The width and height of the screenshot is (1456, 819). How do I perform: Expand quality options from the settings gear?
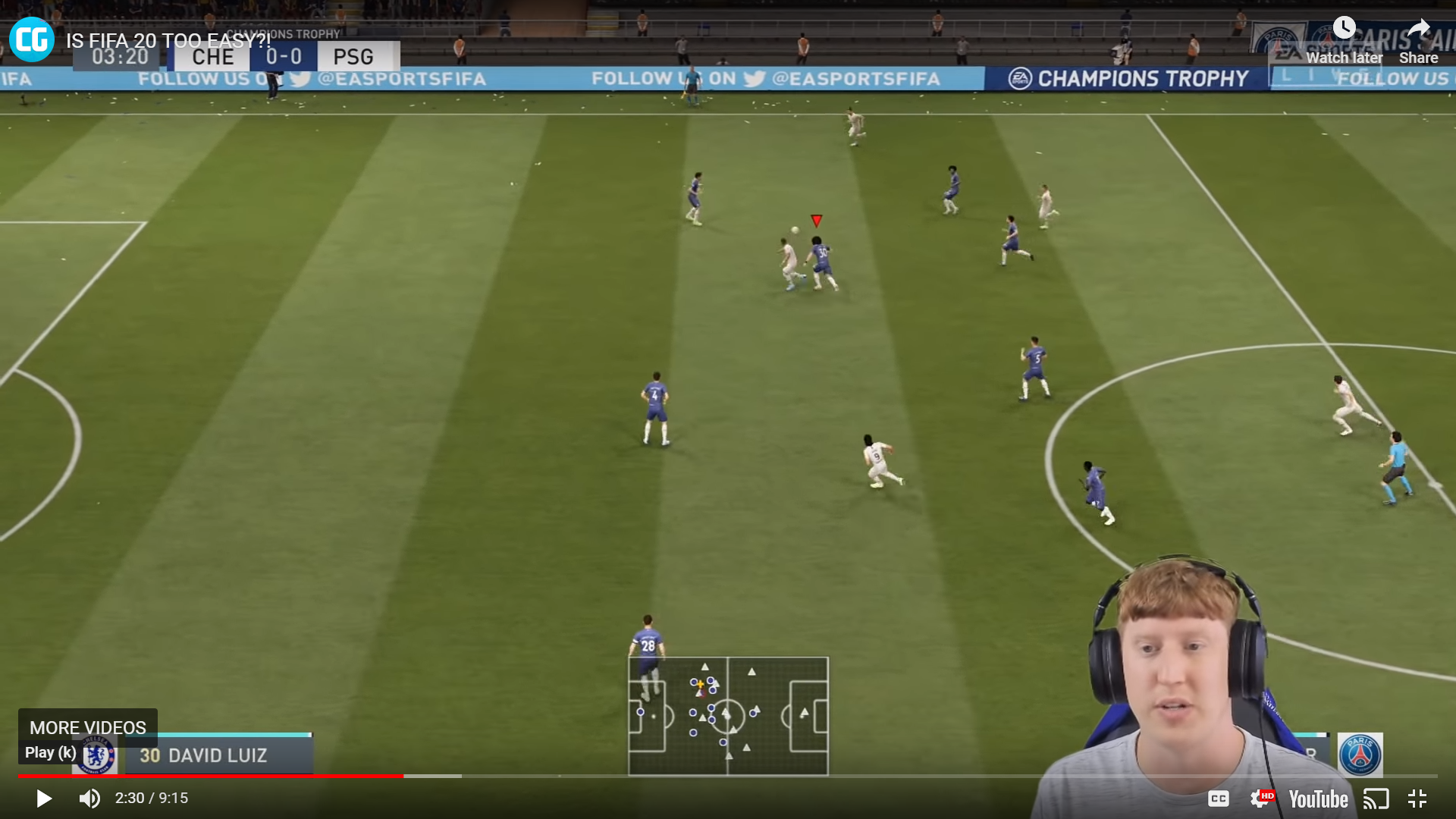tap(1264, 799)
